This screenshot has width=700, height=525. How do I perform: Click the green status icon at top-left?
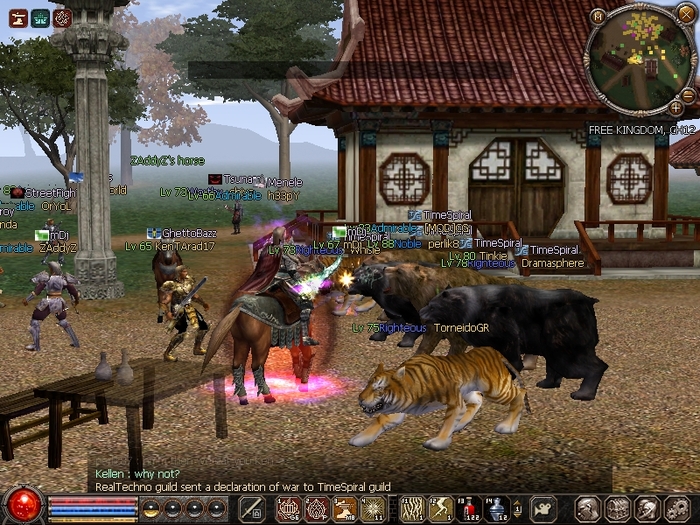(x=40, y=17)
